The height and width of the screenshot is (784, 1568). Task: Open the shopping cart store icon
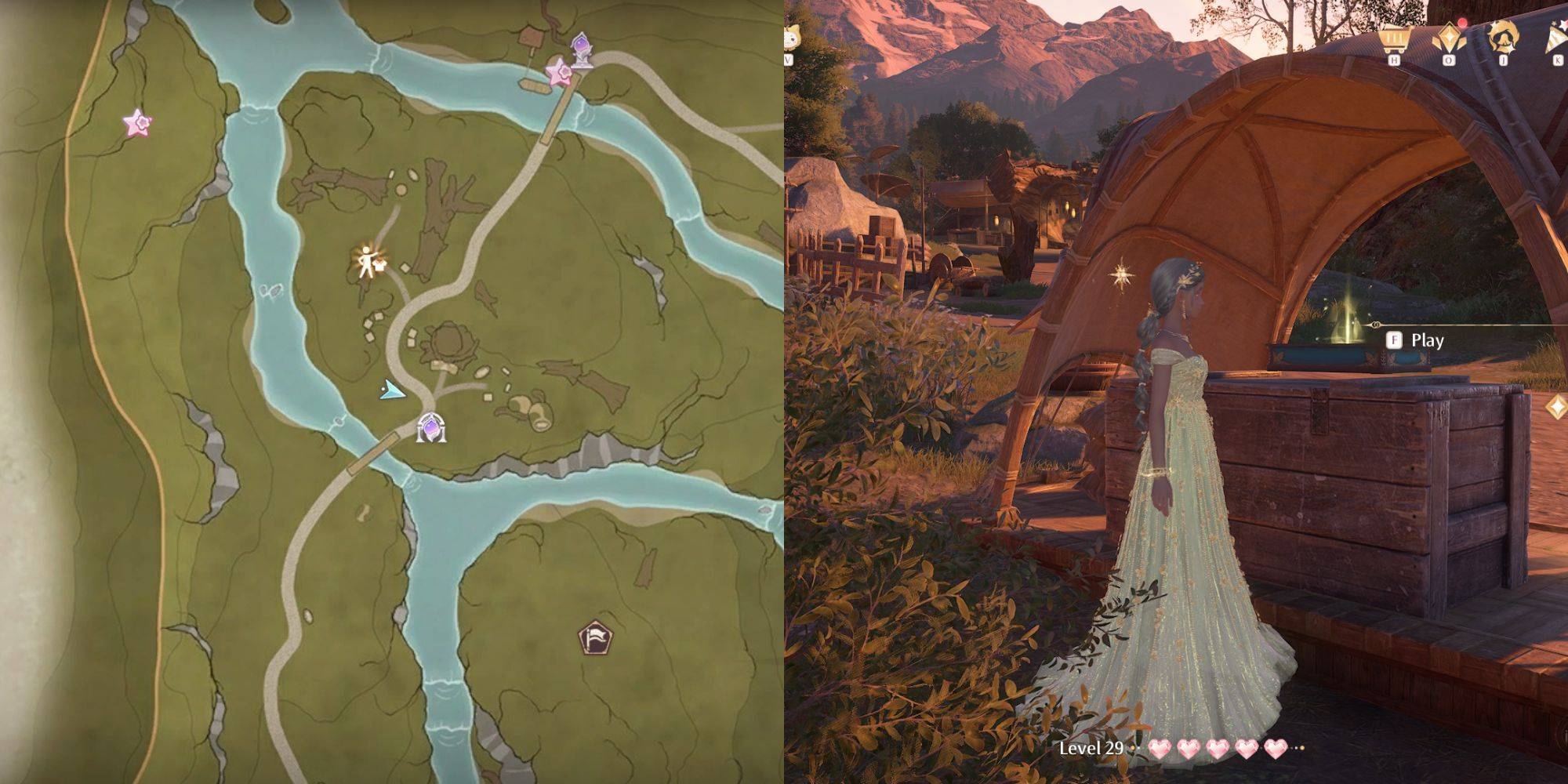(1398, 38)
